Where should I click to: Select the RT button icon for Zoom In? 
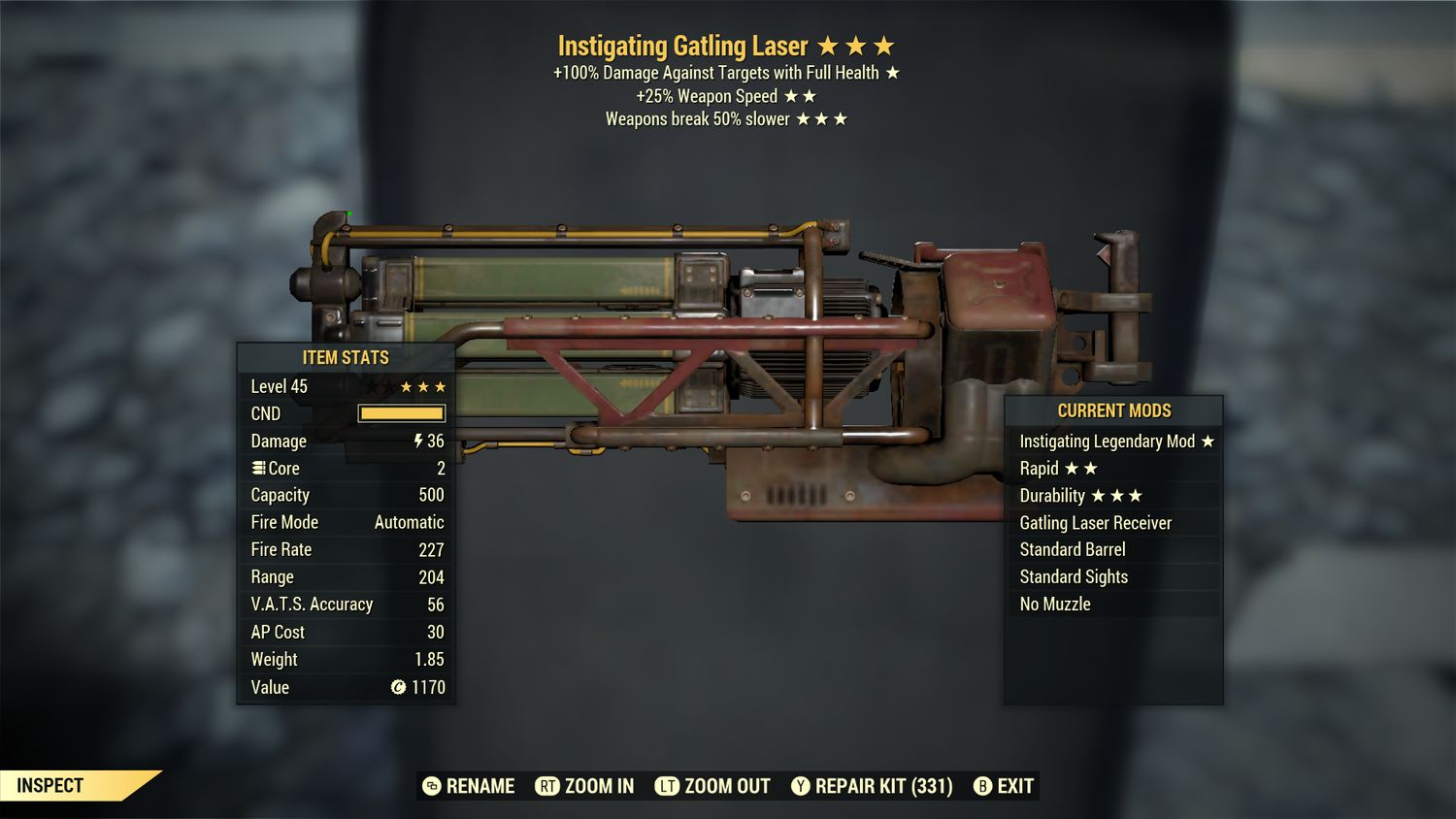tap(549, 786)
